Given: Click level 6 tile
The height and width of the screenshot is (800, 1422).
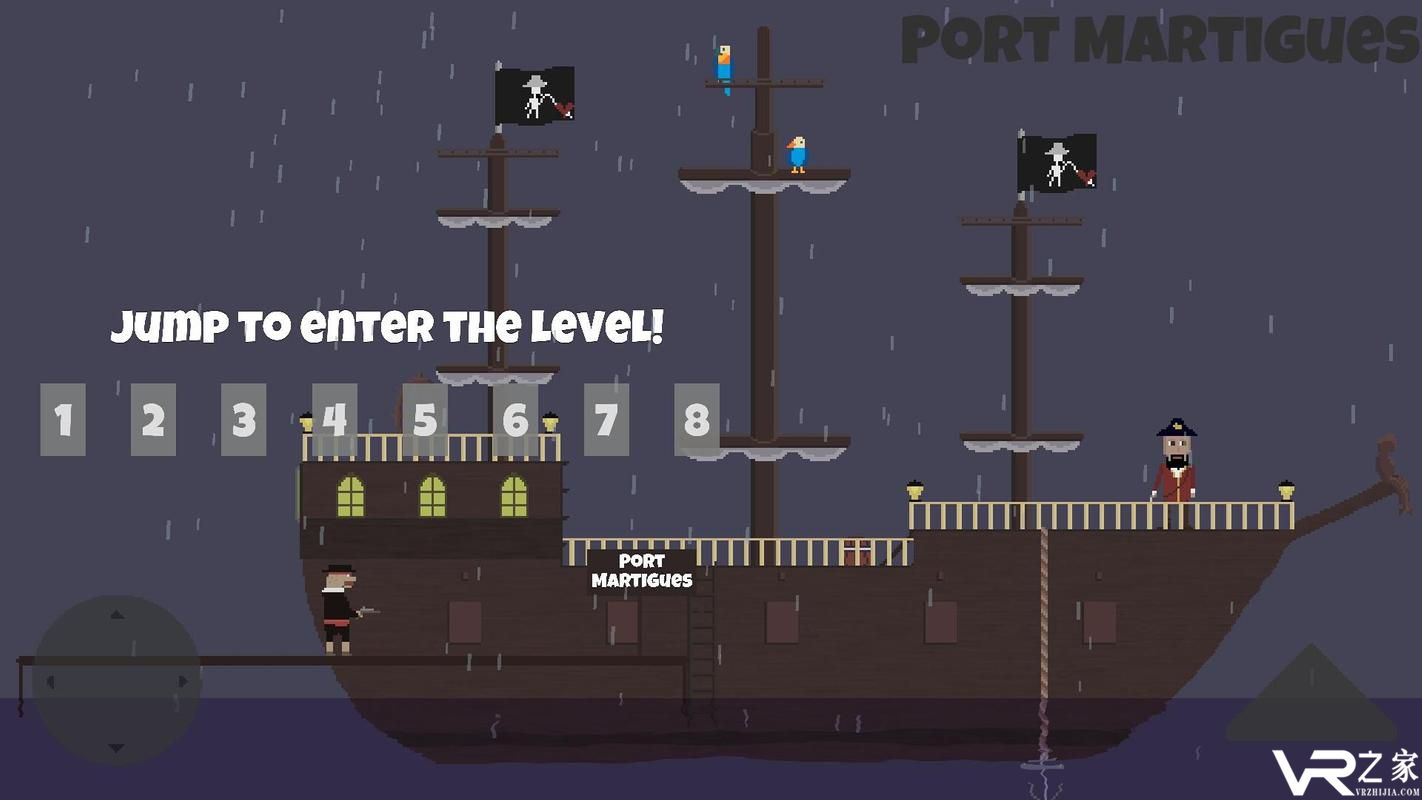Looking at the screenshot, I should [x=515, y=420].
